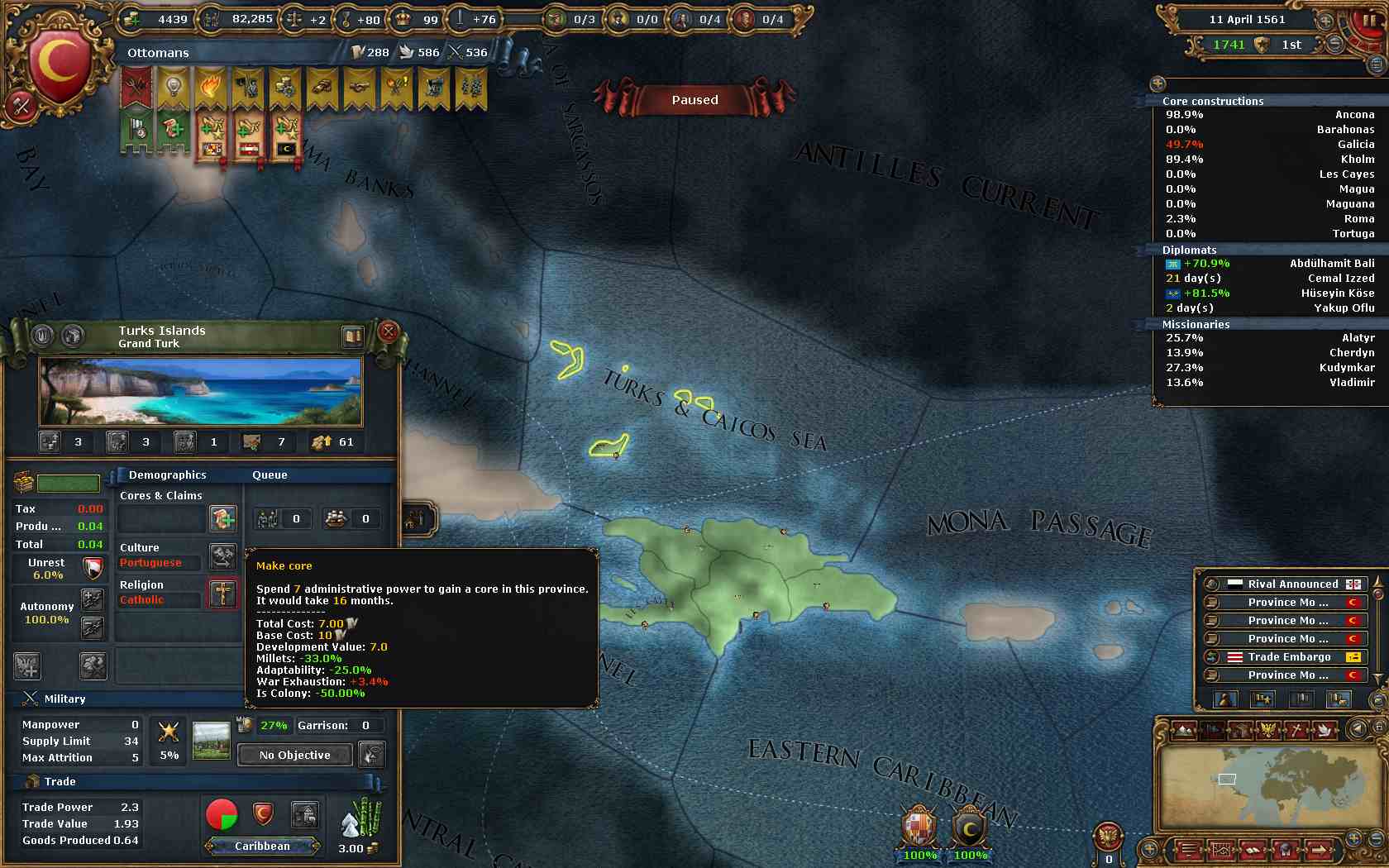Send missionary with the Religion cross button
The image size is (1389, 868).
point(222,594)
